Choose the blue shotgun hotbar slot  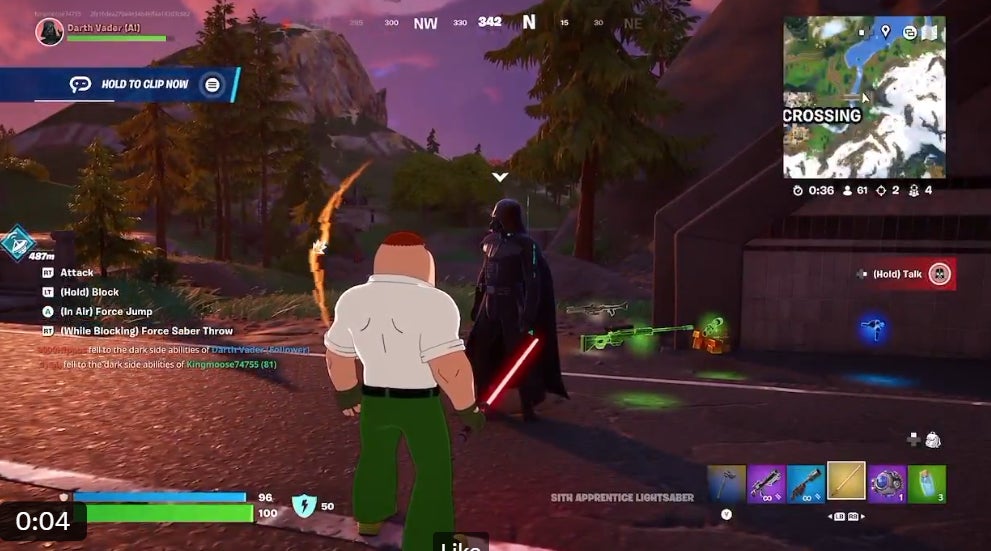click(806, 483)
